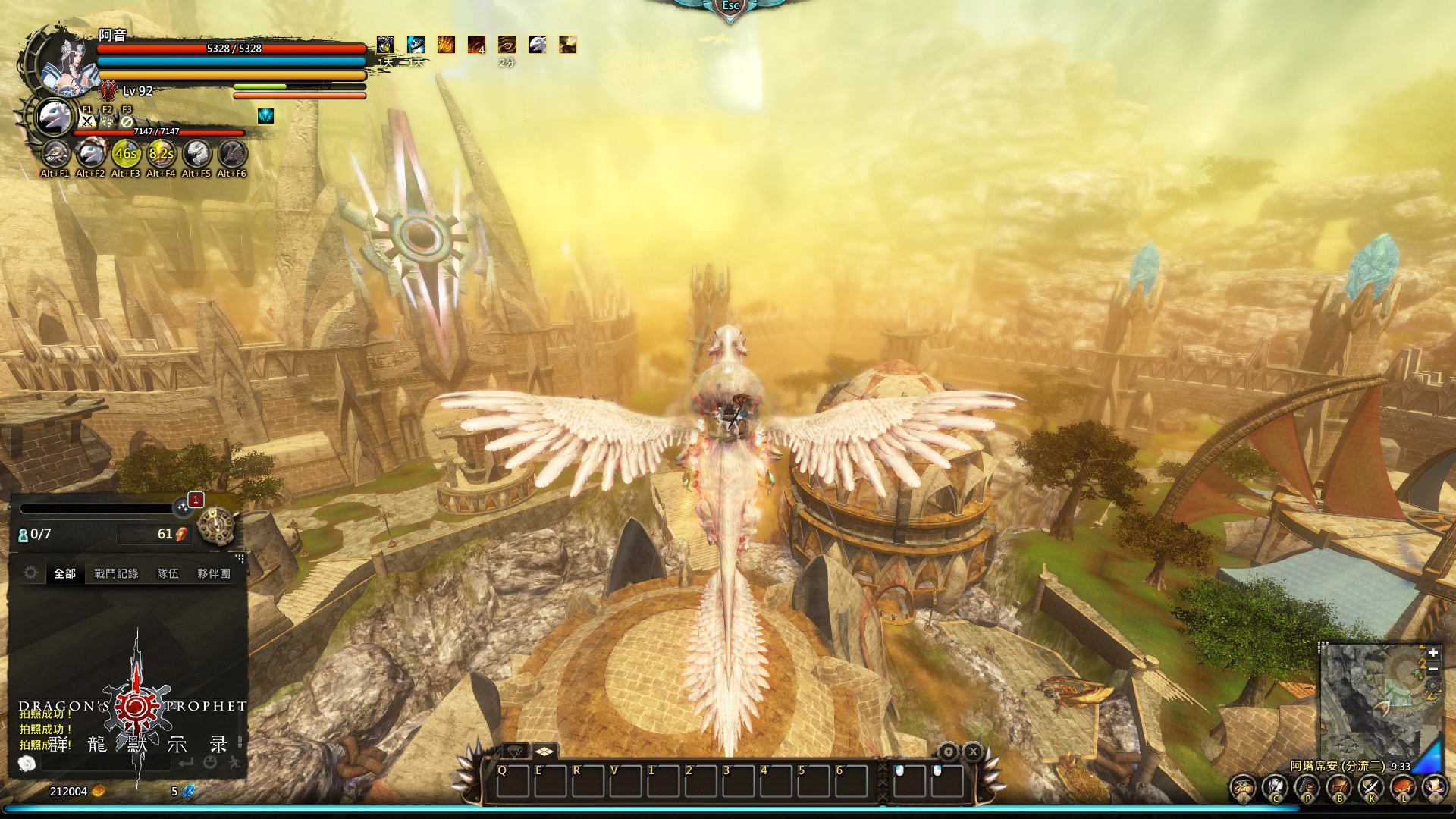Viewport: 1456px width, 819px height.
Task: Show the 夥伴團 chat tab
Action: click(x=213, y=573)
